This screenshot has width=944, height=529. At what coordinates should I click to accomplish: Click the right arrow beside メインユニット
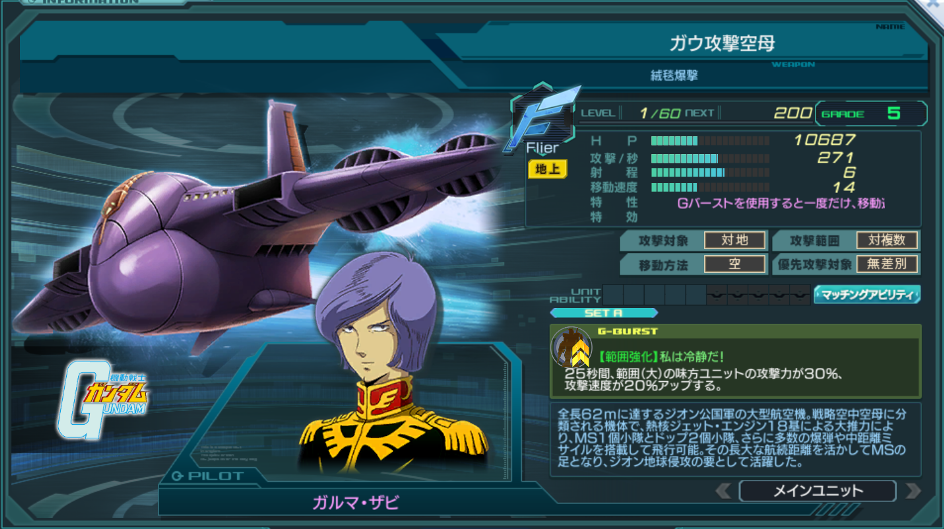click(x=910, y=491)
